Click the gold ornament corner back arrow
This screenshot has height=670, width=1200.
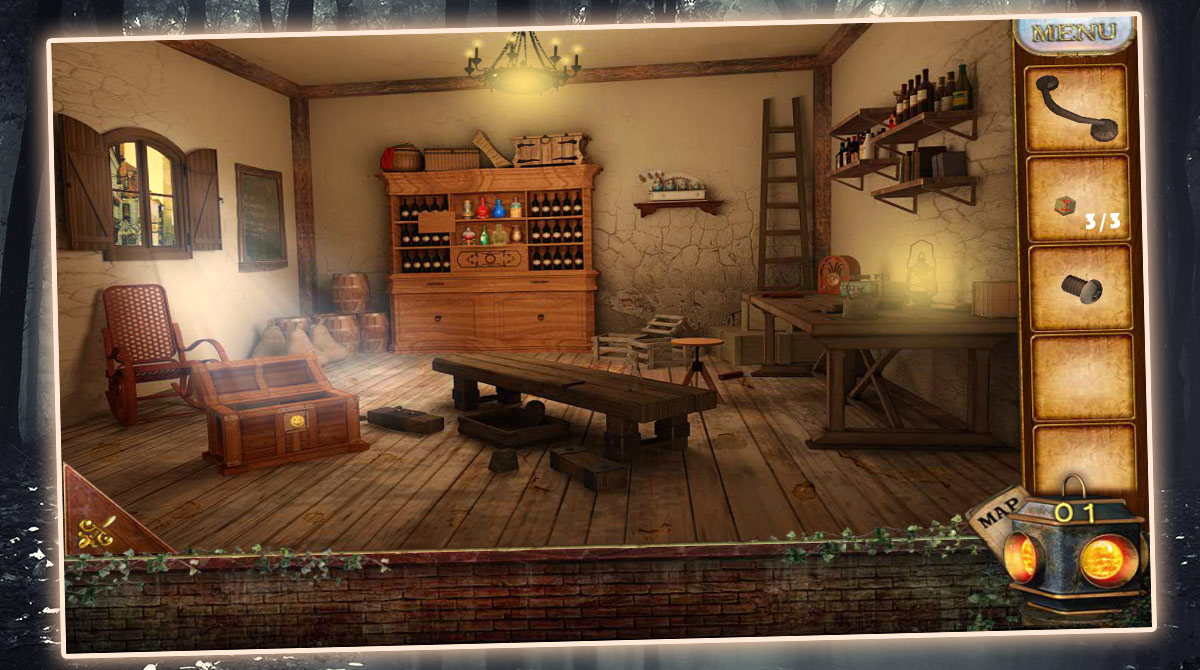(x=96, y=527)
